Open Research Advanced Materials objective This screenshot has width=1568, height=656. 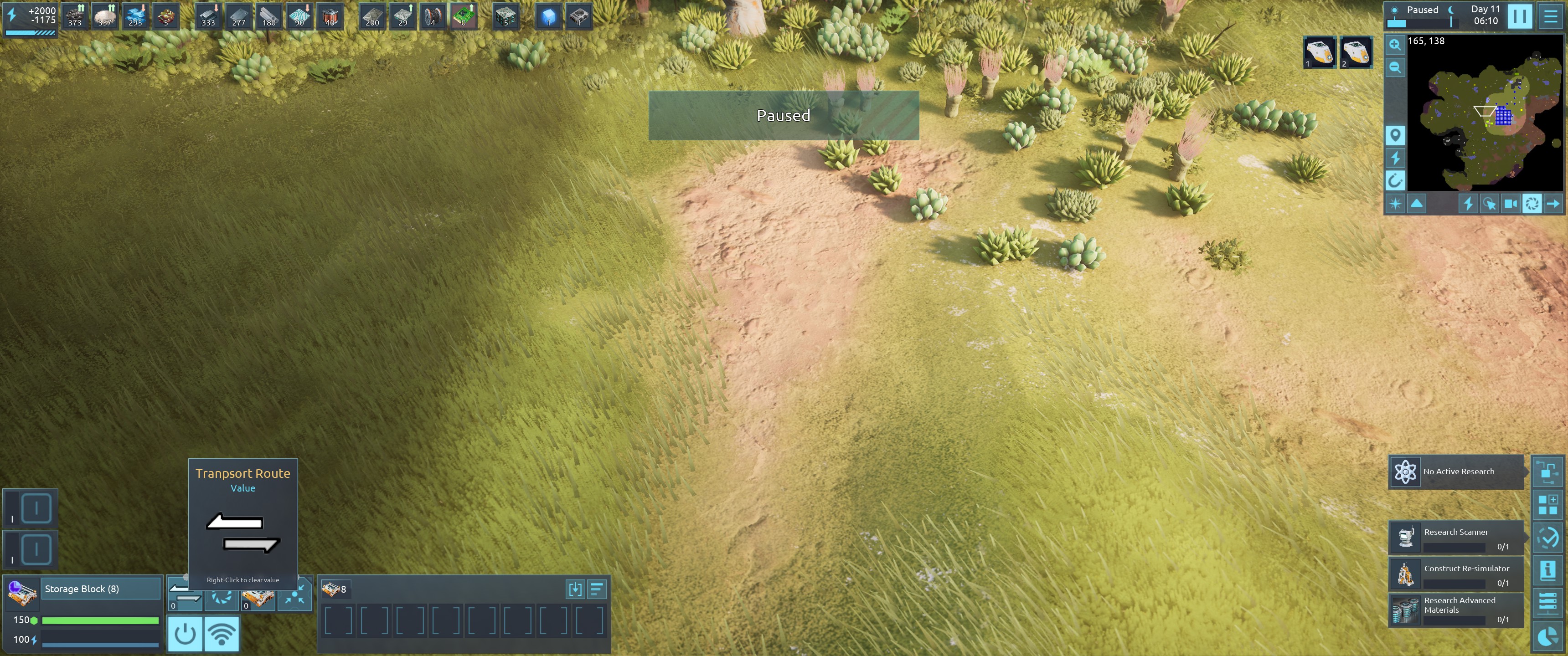click(1456, 610)
